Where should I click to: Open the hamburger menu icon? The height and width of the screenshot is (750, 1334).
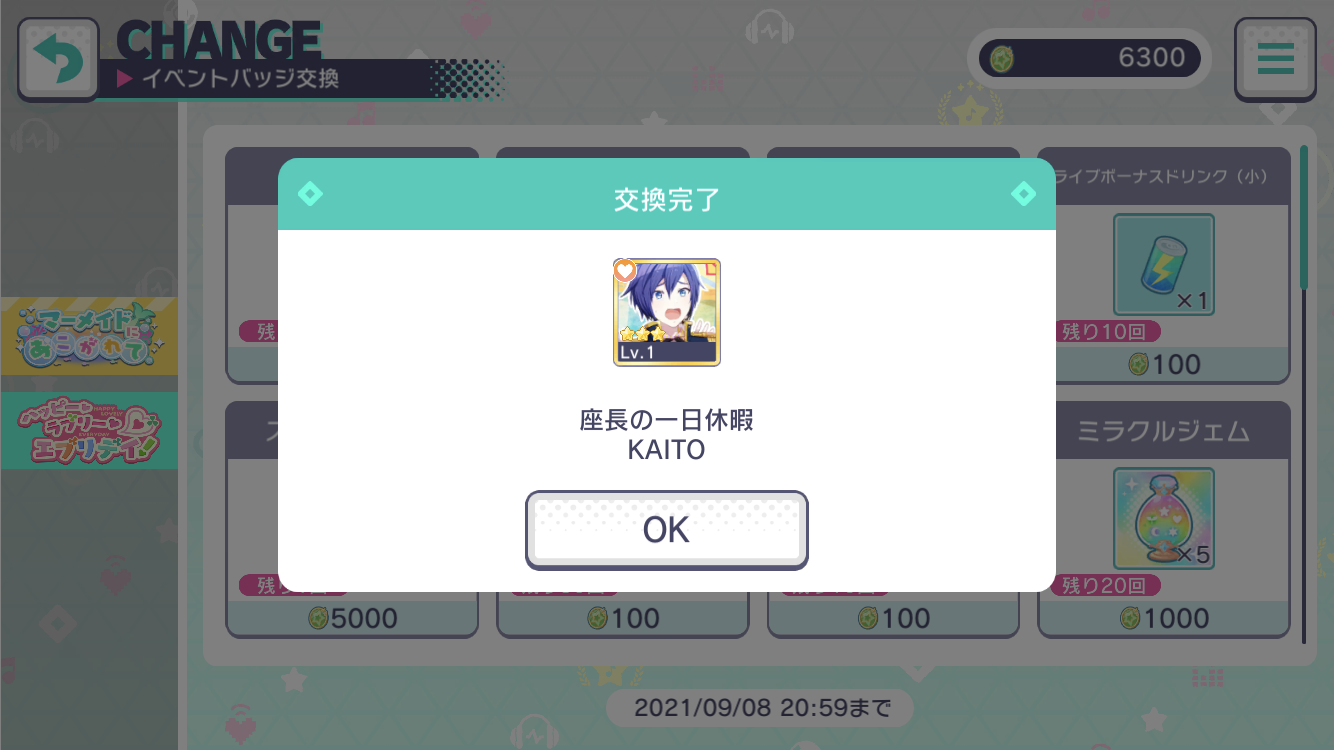[x=1275, y=58]
